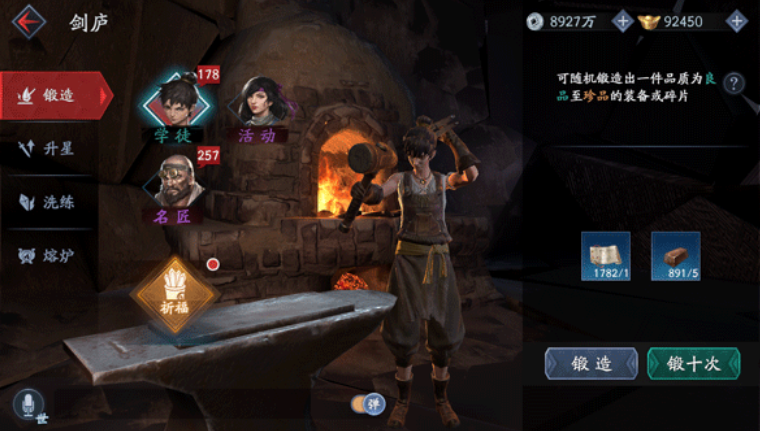
Task: Inspect the copper ingot material slot
Action: click(675, 256)
